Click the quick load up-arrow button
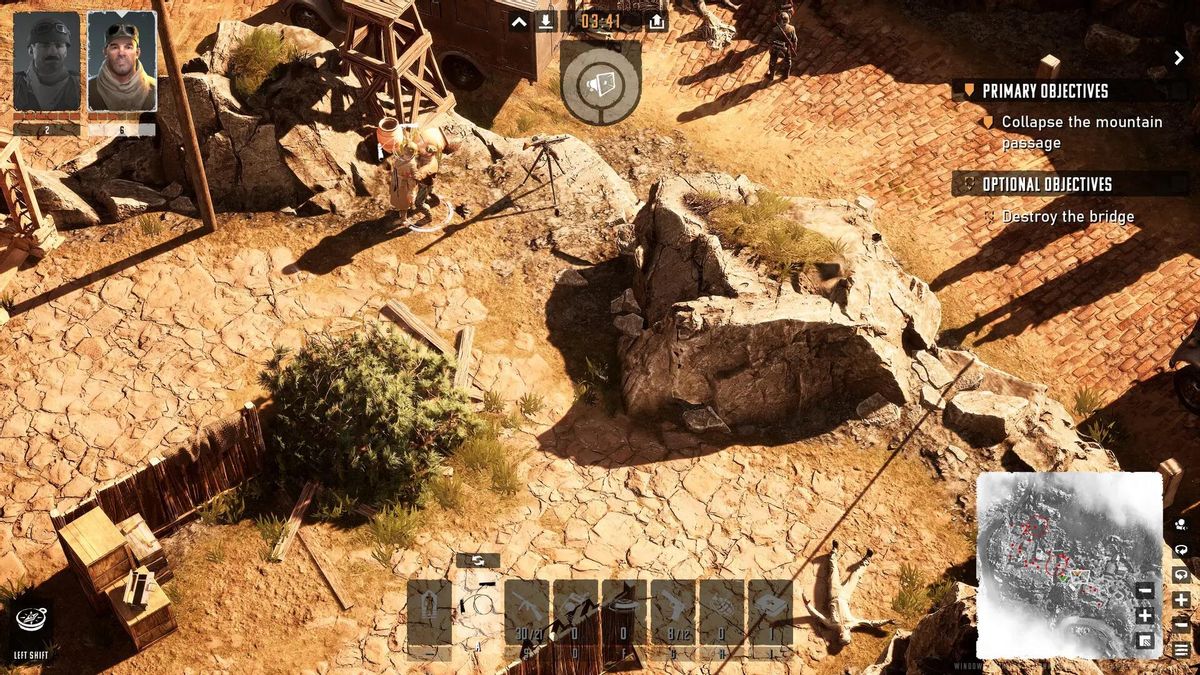 tap(657, 21)
